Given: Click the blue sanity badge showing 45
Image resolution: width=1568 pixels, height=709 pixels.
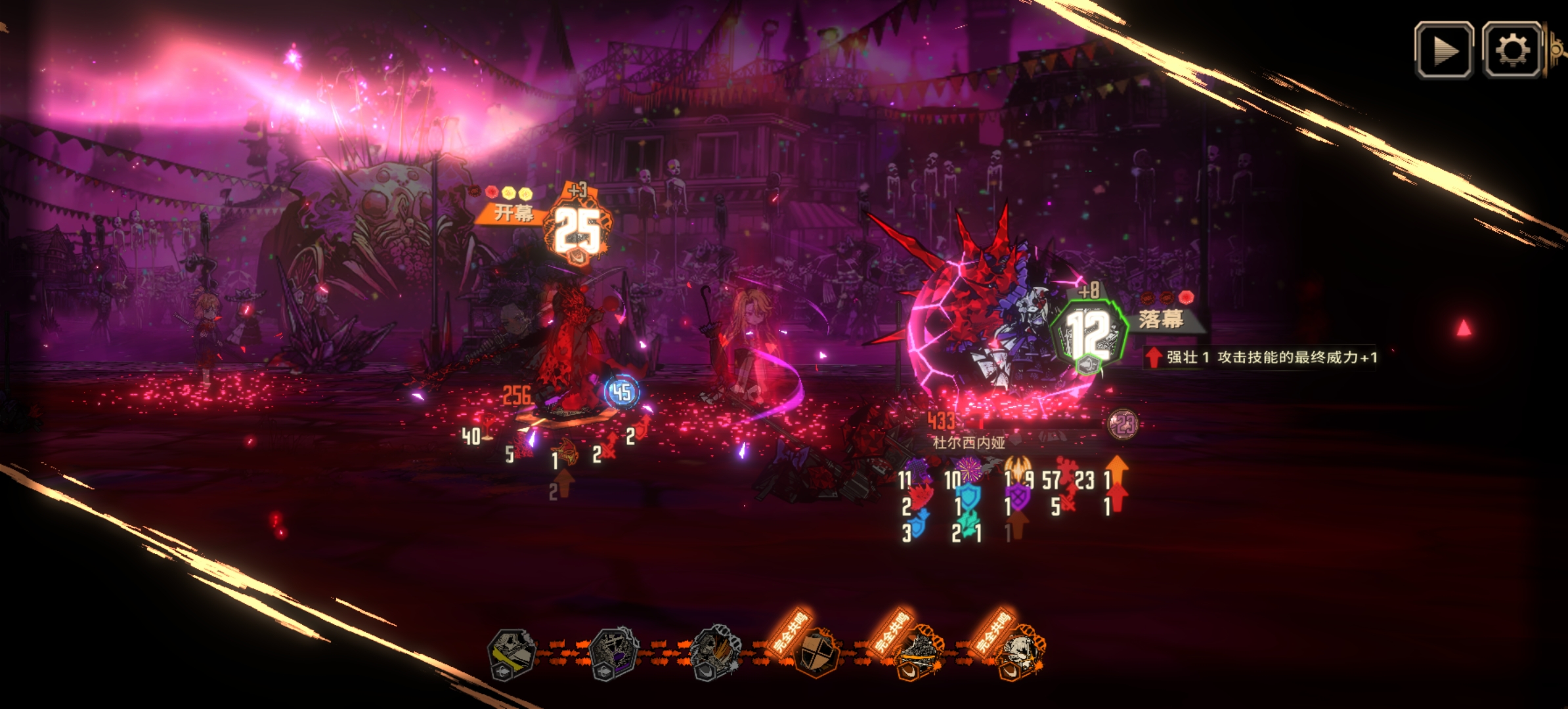Looking at the screenshot, I should tap(621, 393).
